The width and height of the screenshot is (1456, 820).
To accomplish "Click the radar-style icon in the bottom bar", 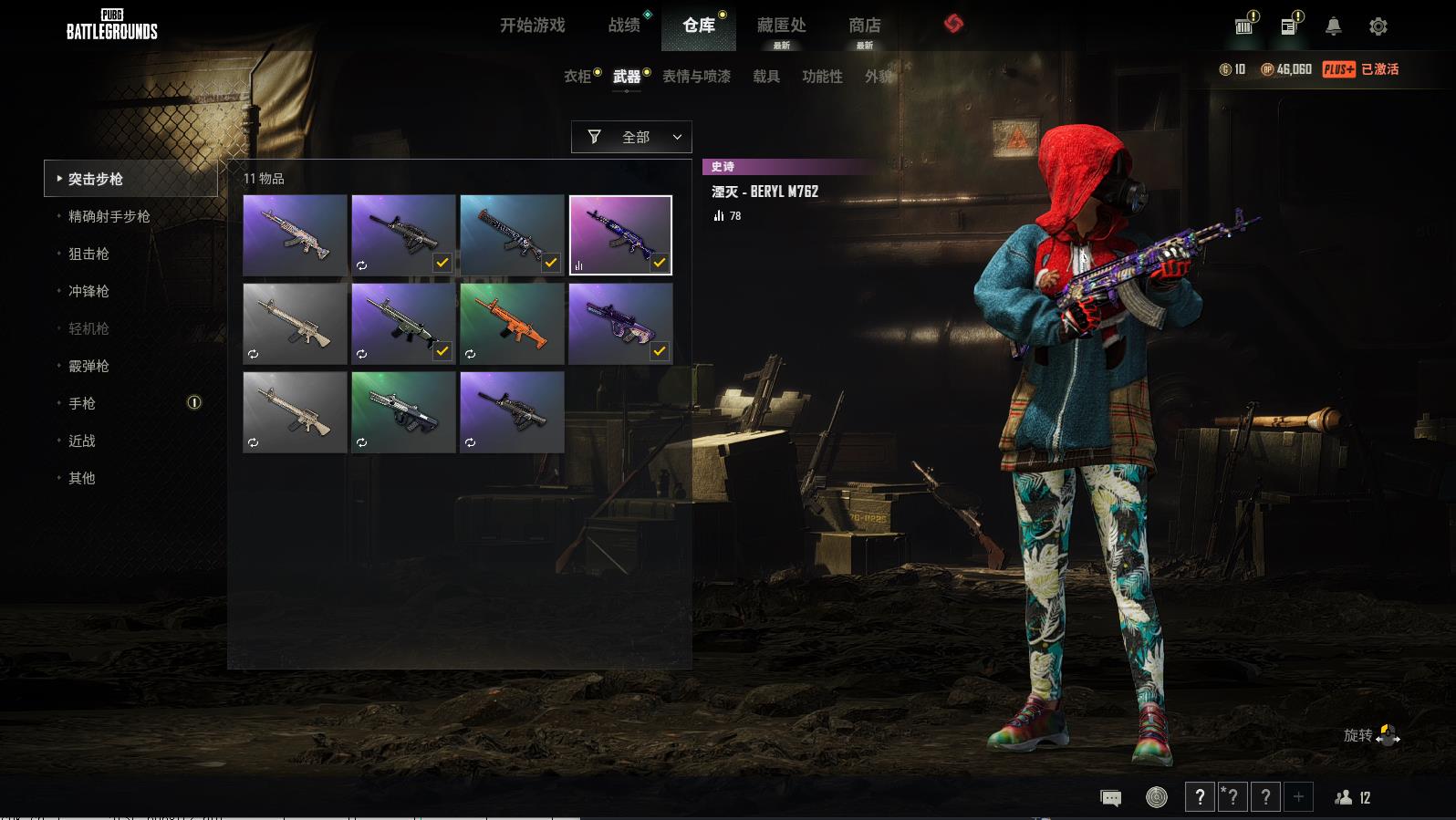I will [1159, 796].
